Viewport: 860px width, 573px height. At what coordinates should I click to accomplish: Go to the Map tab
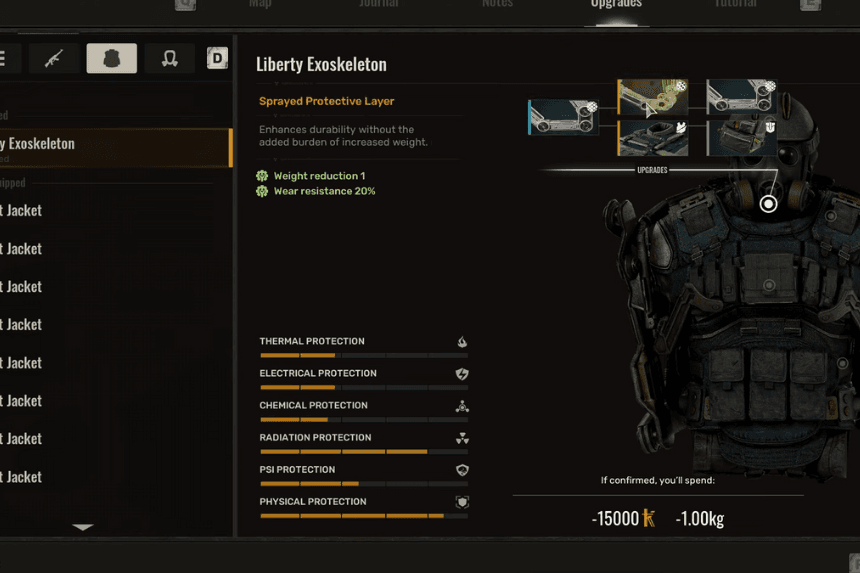coord(260,4)
